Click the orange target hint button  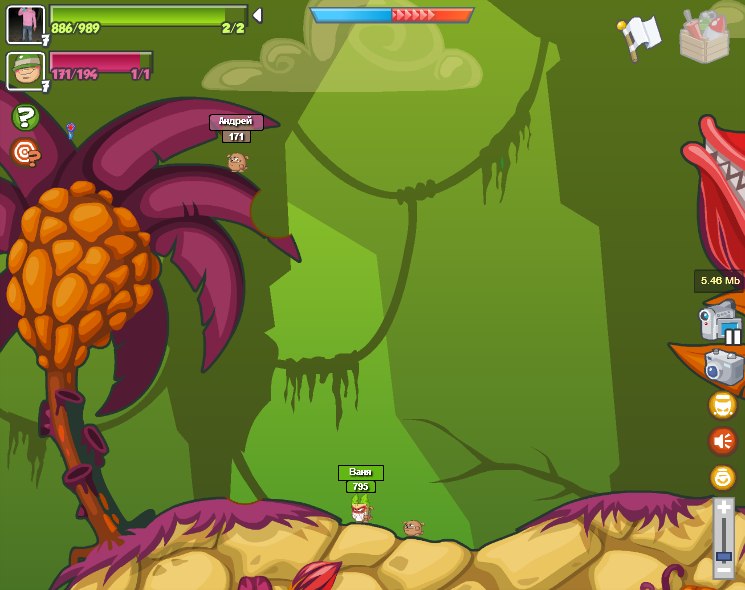[x=25, y=152]
